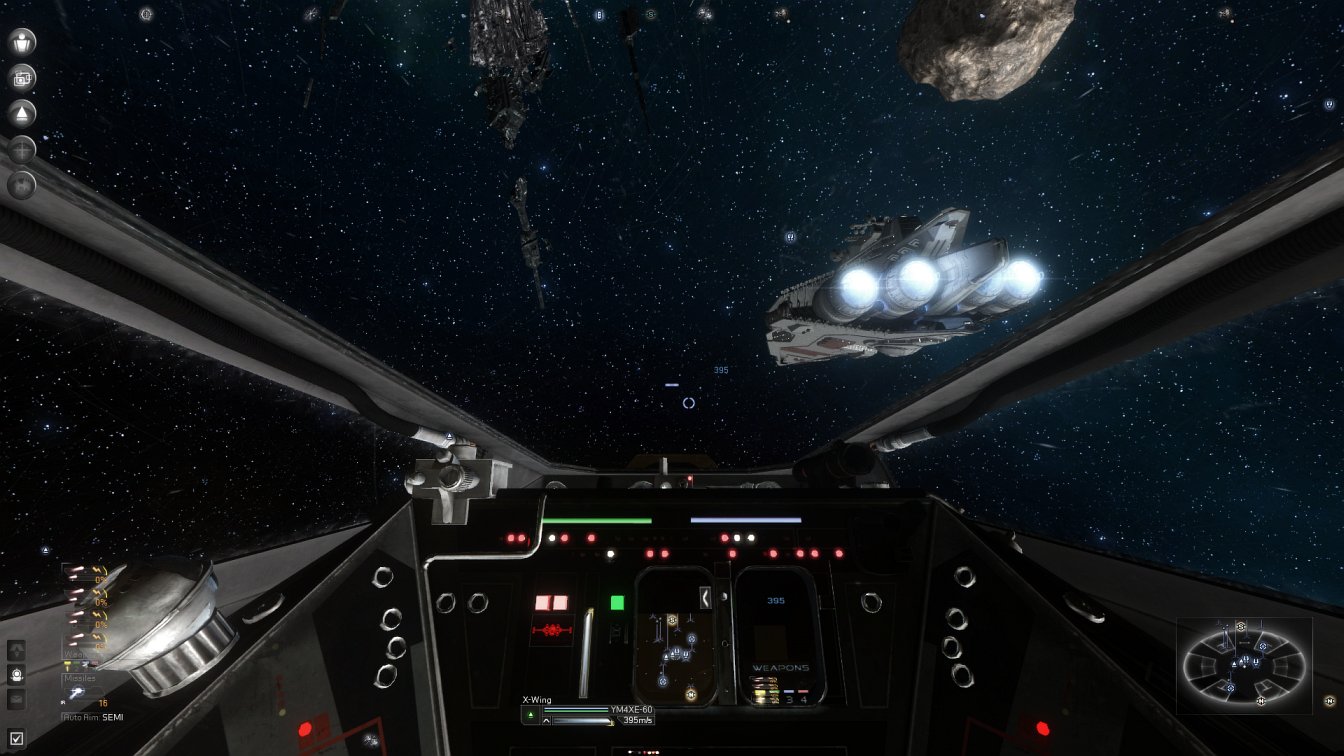Activate the crosshair targeting icon
This screenshot has height=756, width=1344.
tap(22, 149)
